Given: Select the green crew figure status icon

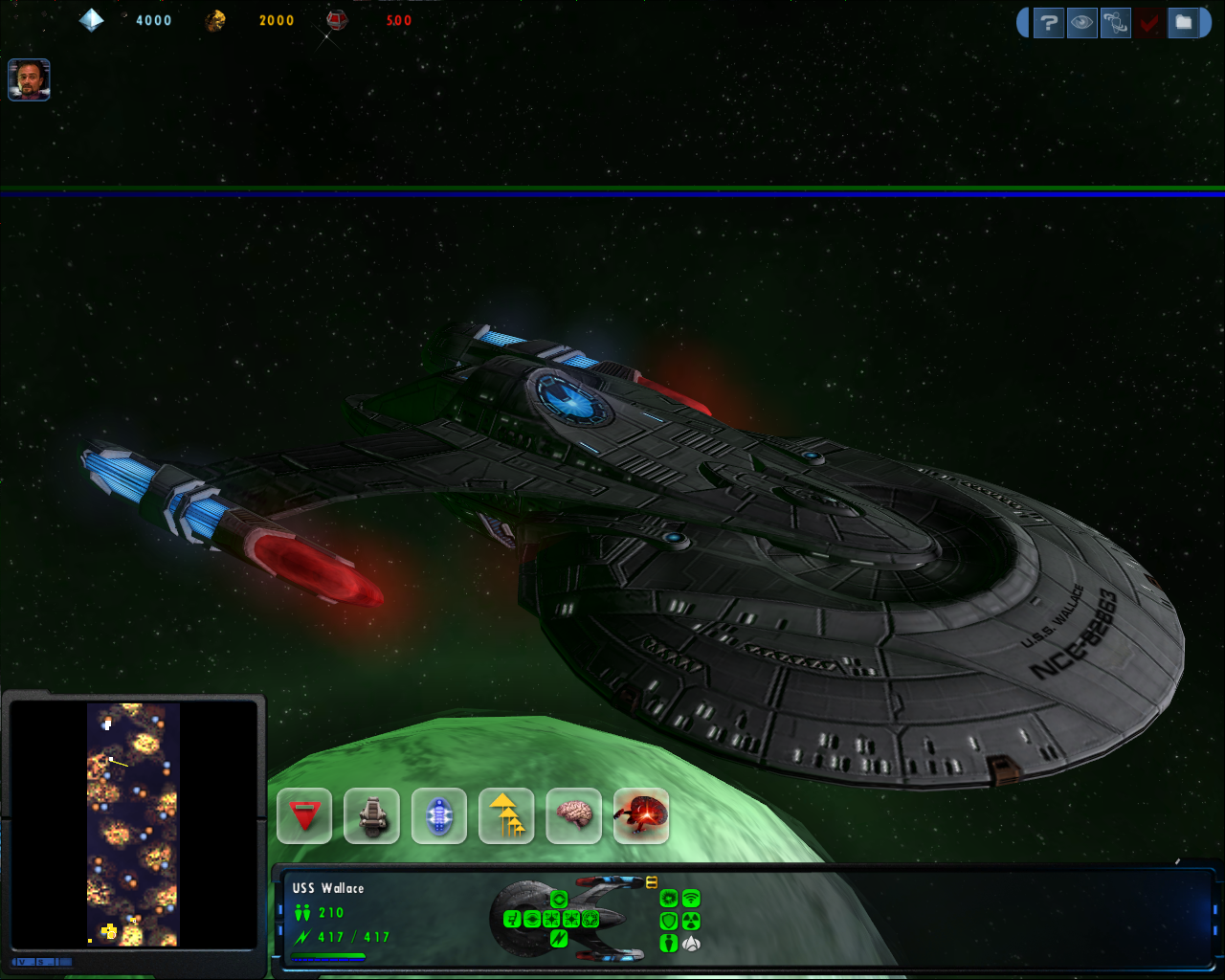Looking at the screenshot, I should tap(669, 944).
